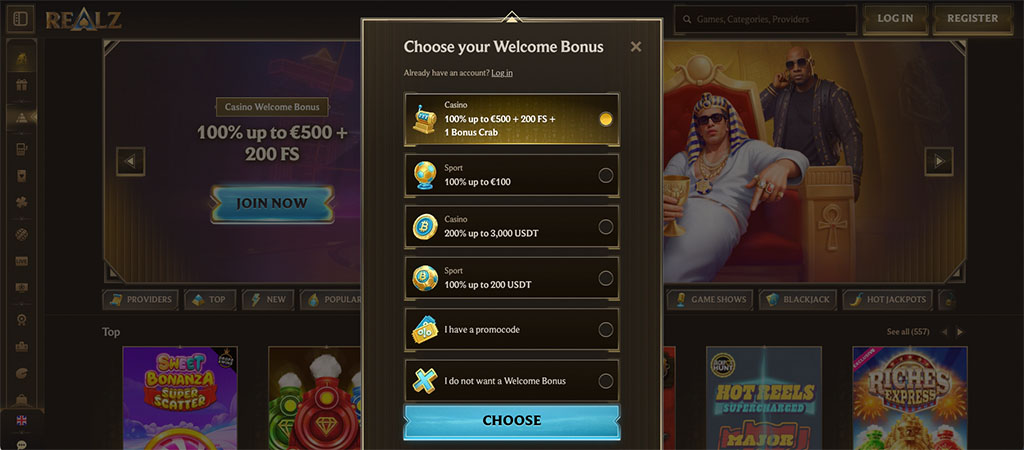
Task: Advance to the next banner slide
Action: point(938,161)
